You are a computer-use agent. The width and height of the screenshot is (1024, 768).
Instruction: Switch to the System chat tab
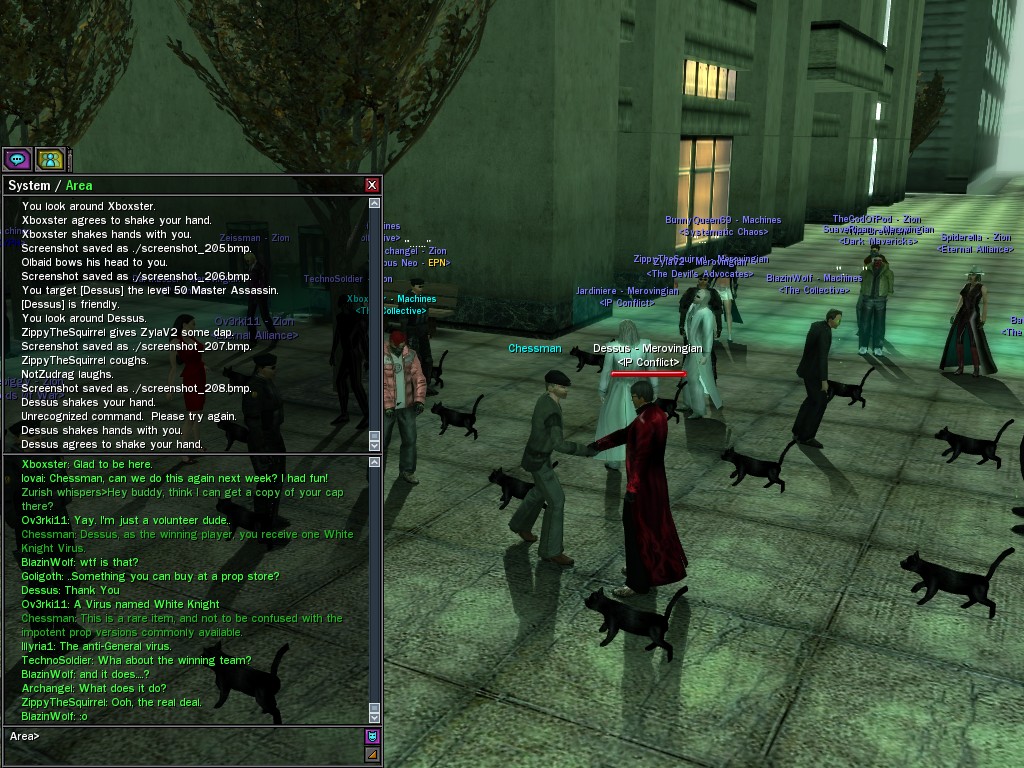click(x=29, y=185)
